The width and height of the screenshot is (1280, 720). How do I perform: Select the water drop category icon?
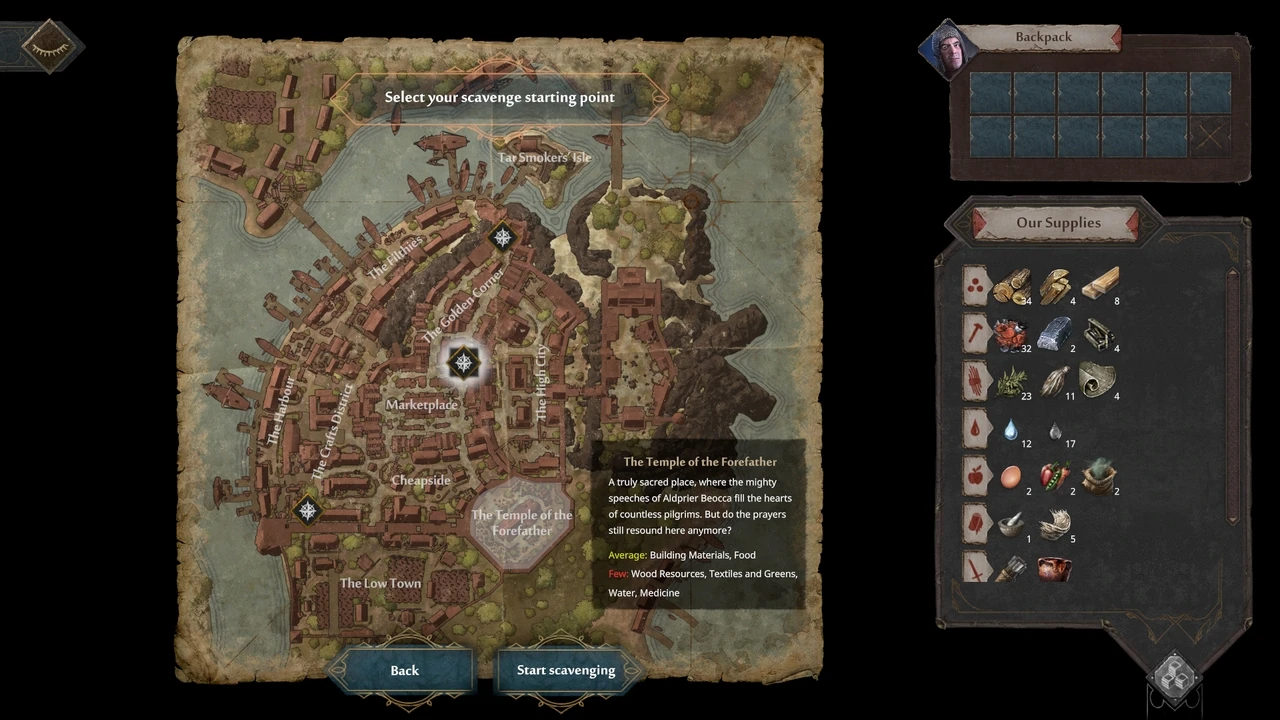[975, 430]
